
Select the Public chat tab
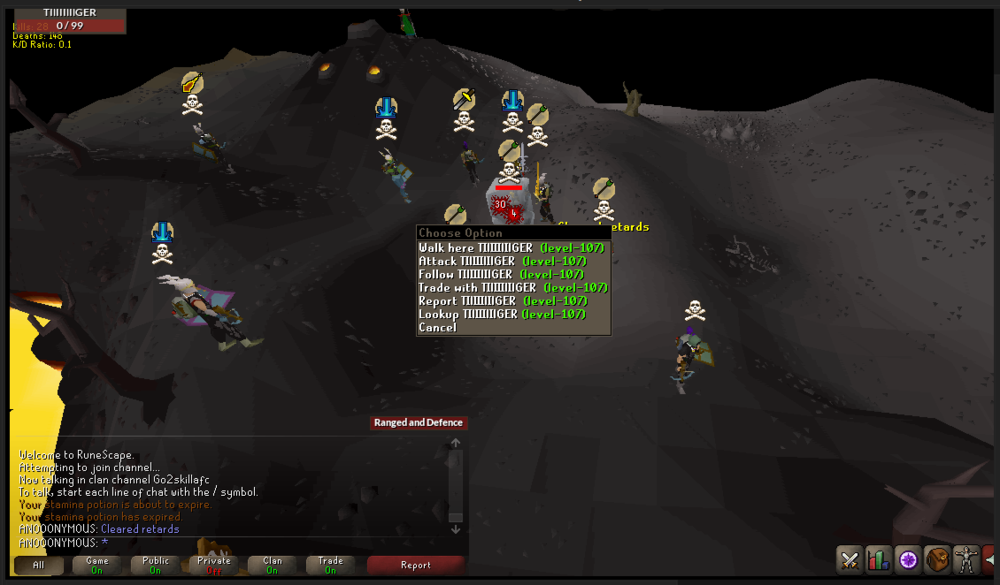(x=155, y=565)
